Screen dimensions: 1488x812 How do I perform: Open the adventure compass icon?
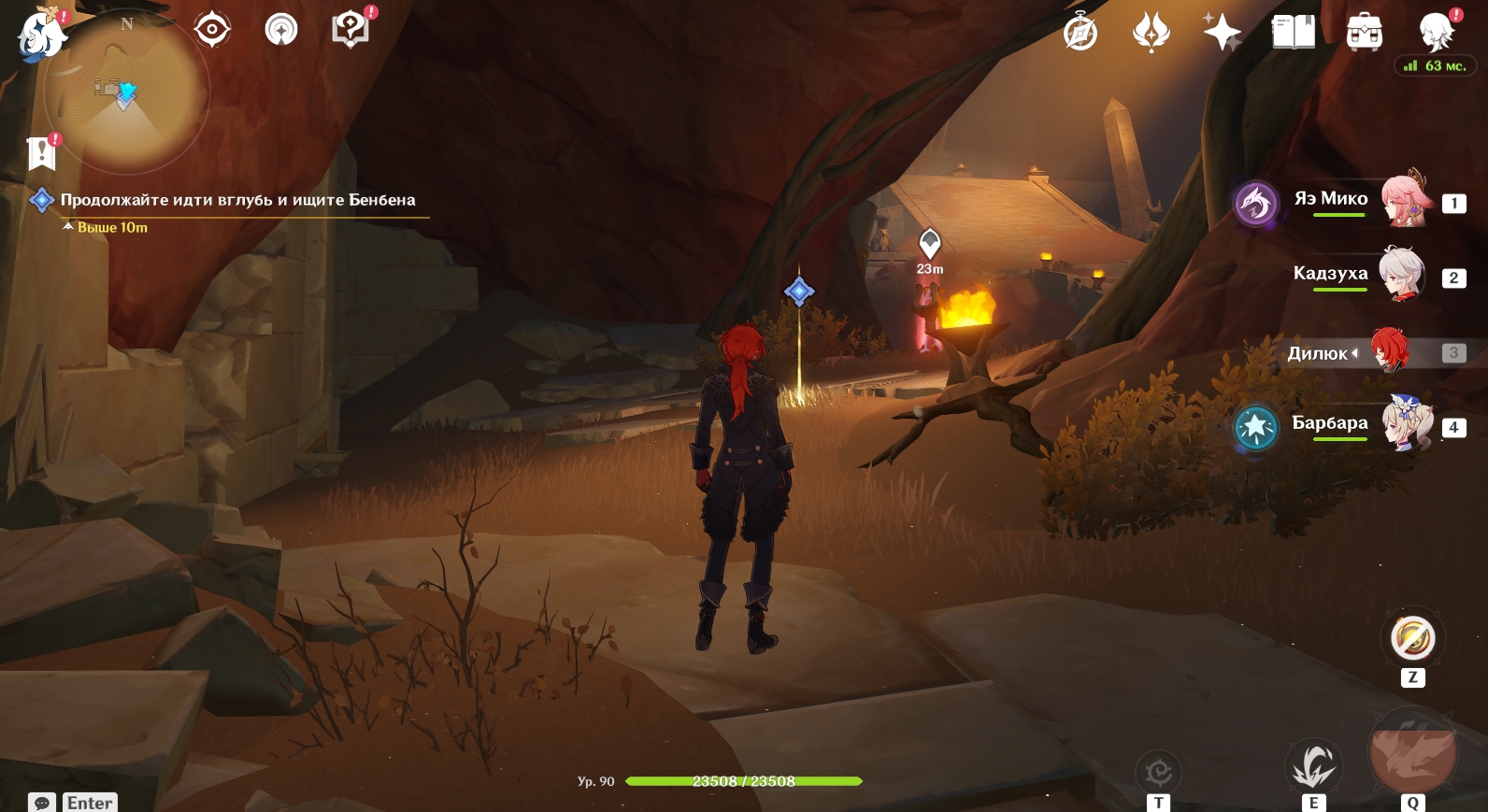click(1080, 33)
